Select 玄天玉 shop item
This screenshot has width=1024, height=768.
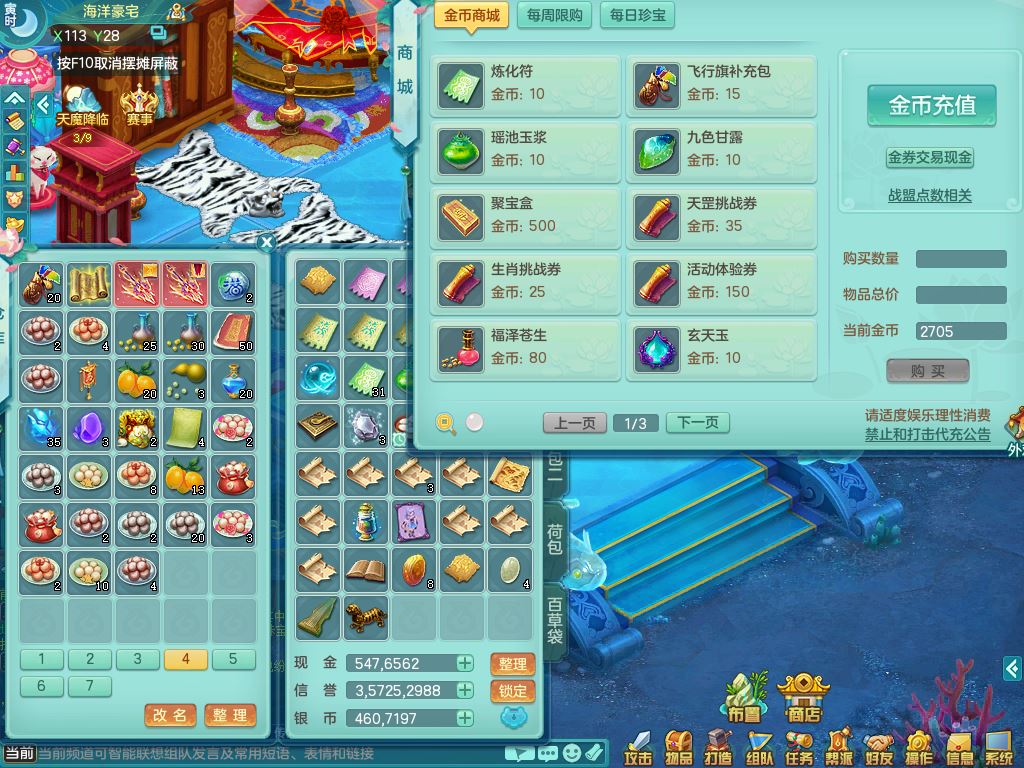click(x=721, y=348)
